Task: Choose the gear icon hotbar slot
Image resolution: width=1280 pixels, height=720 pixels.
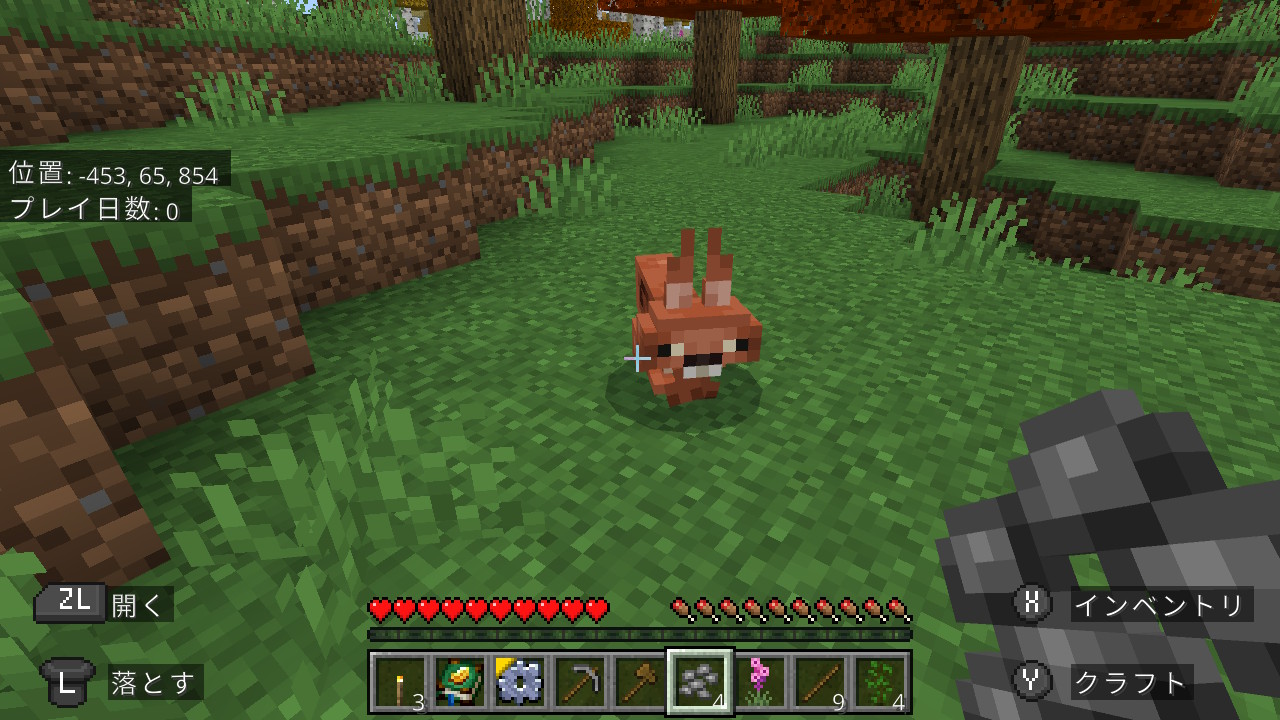Action: coord(520,682)
